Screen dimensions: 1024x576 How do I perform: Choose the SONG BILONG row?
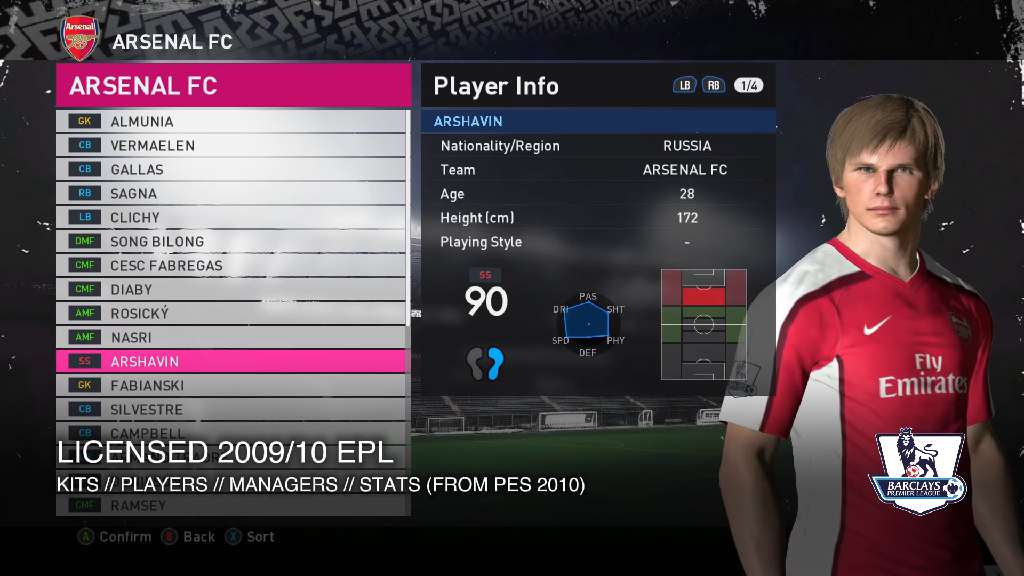232,241
